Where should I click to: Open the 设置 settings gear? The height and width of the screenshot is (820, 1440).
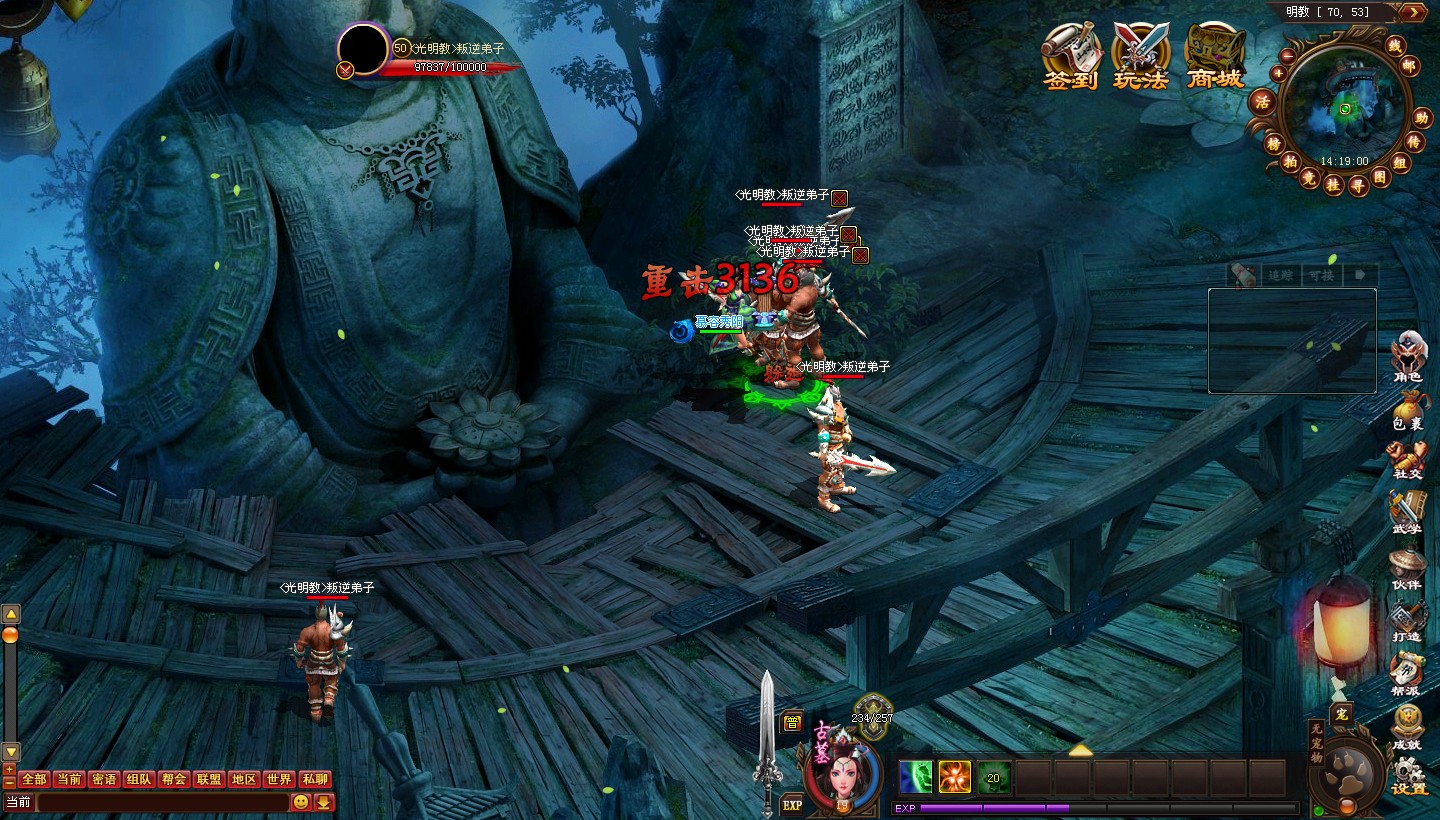(1409, 775)
